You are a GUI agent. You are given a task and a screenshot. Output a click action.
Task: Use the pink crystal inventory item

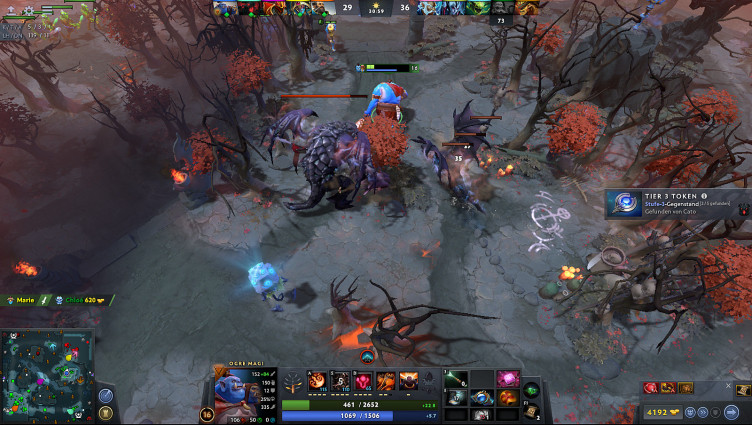pos(506,380)
